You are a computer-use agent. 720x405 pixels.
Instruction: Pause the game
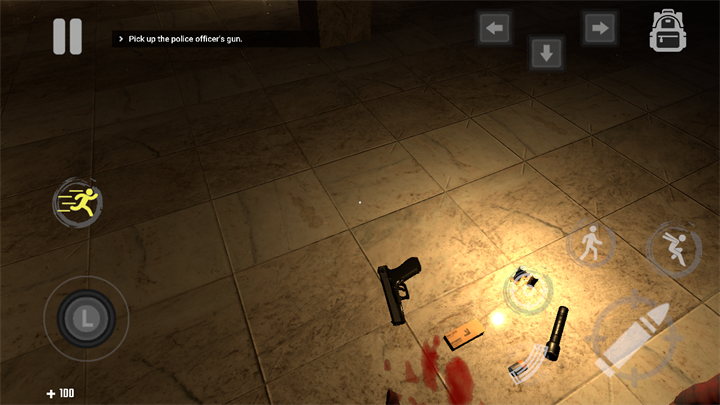click(67, 36)
